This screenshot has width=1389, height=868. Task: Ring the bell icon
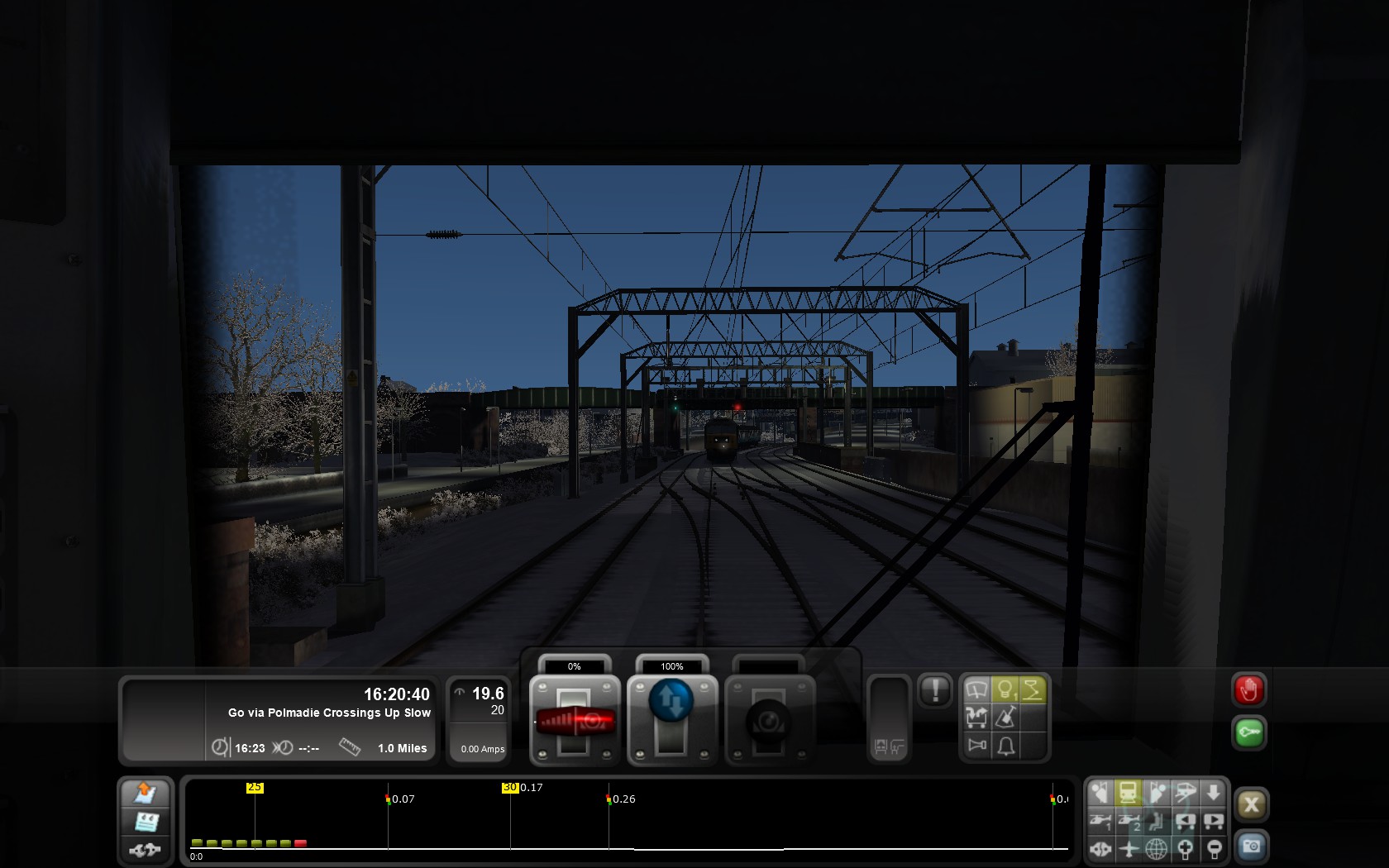point(1005,746)
